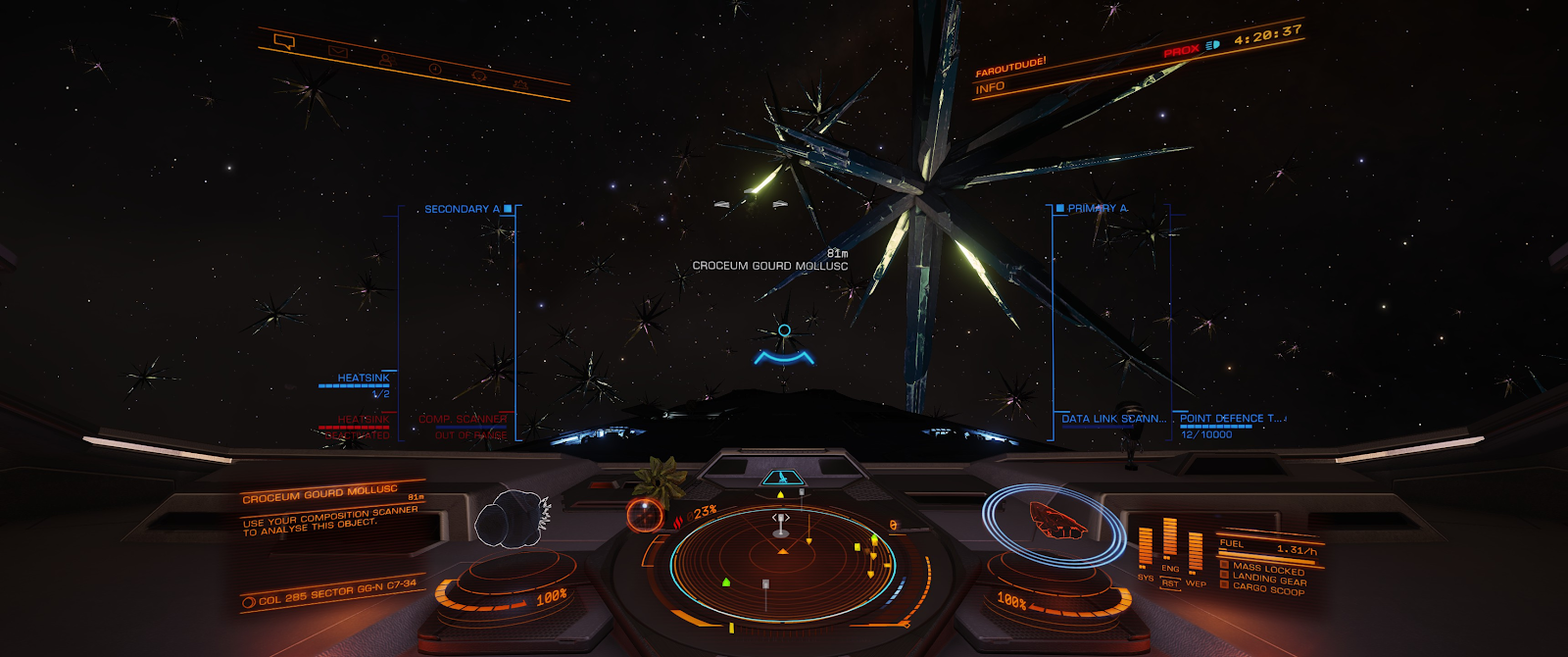The image size is (1568, 657).
Task: Click the circular radar sensor disc
Action: [781, 561]
